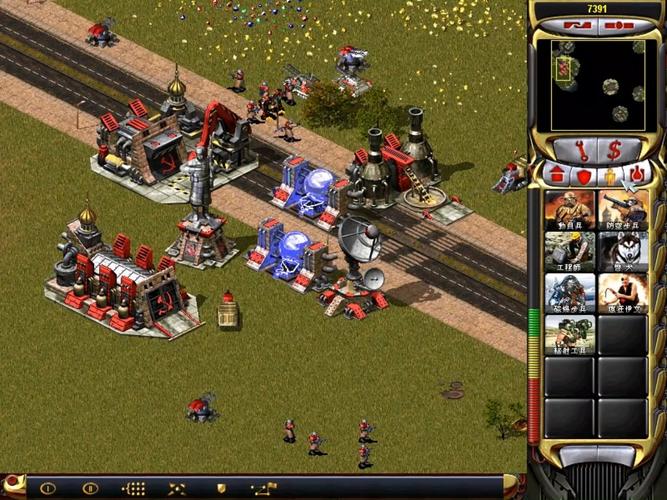Click the select-same-type grid button
This screenshot has height=500, width=667.
[x=133, y=489]
